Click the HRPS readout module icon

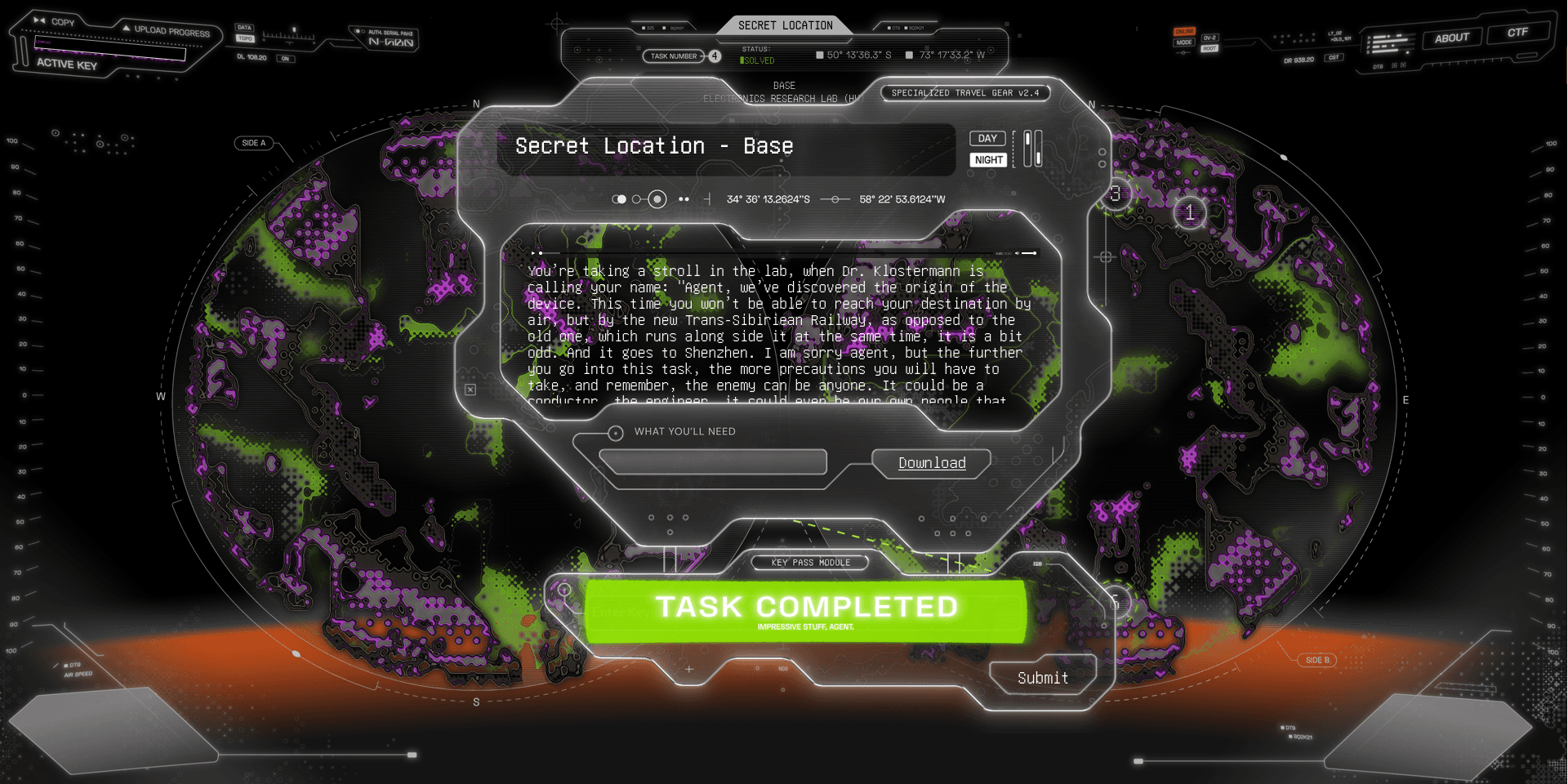coord(1391,43)
